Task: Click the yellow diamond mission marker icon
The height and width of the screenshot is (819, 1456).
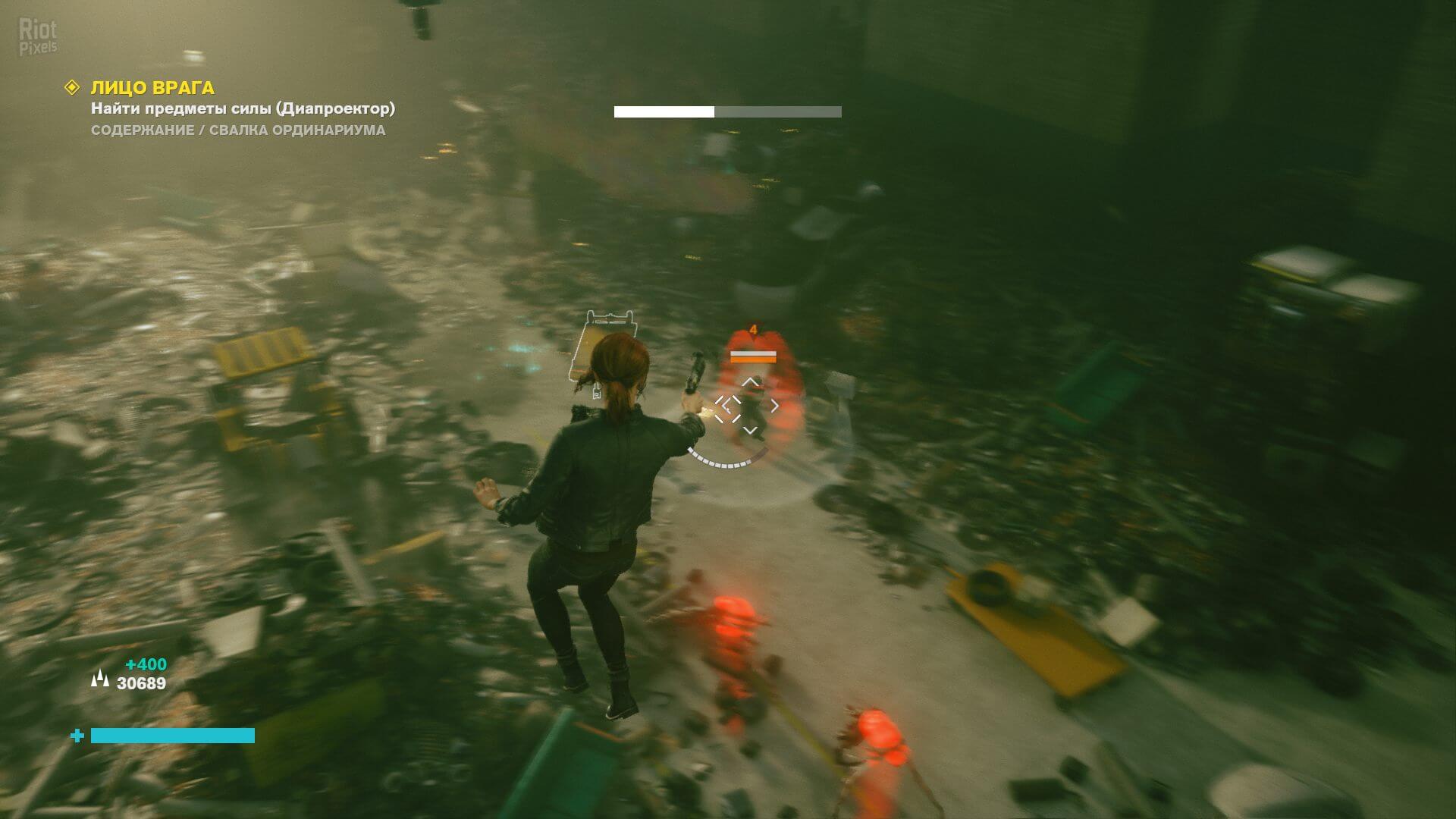Action: [72, 88]
